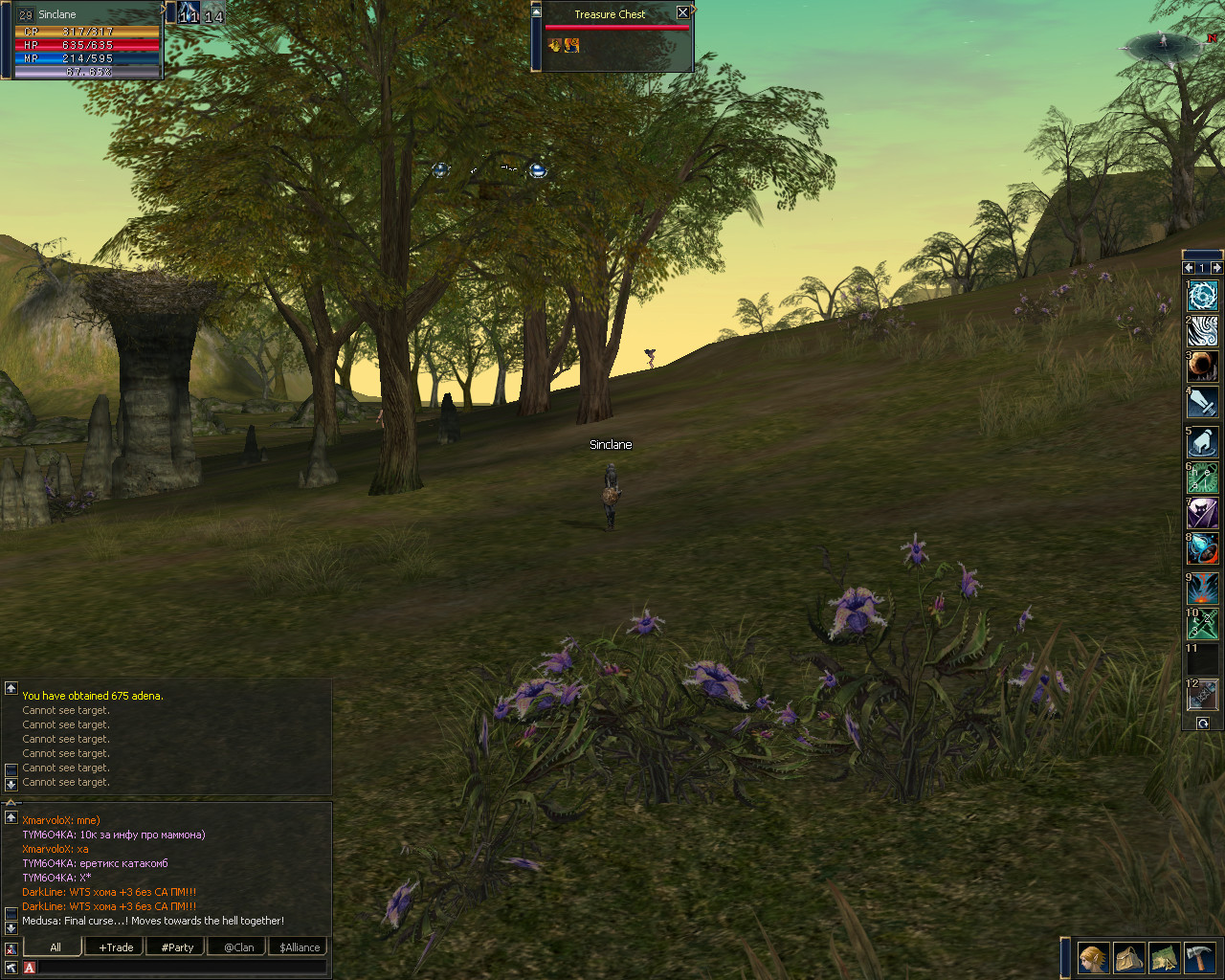Close the Treasure Chest target window

pos(682,13)
